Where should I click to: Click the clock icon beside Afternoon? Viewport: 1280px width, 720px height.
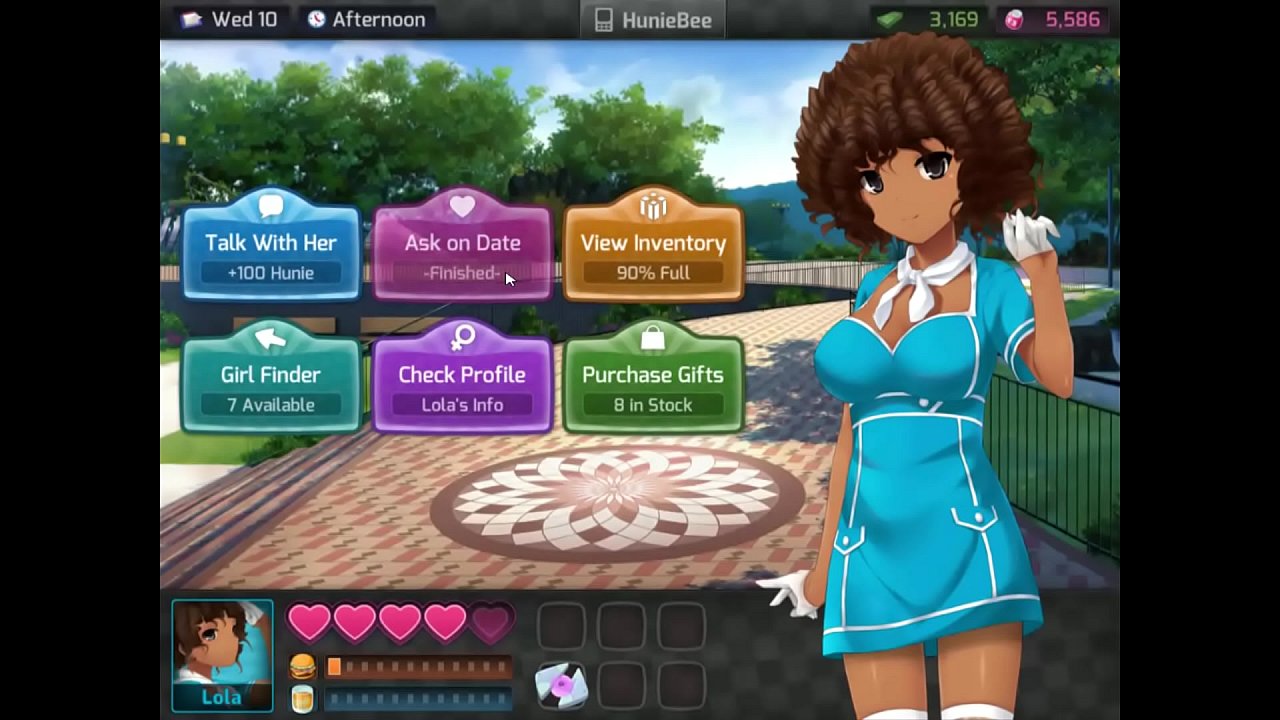[x=317, y=19]
